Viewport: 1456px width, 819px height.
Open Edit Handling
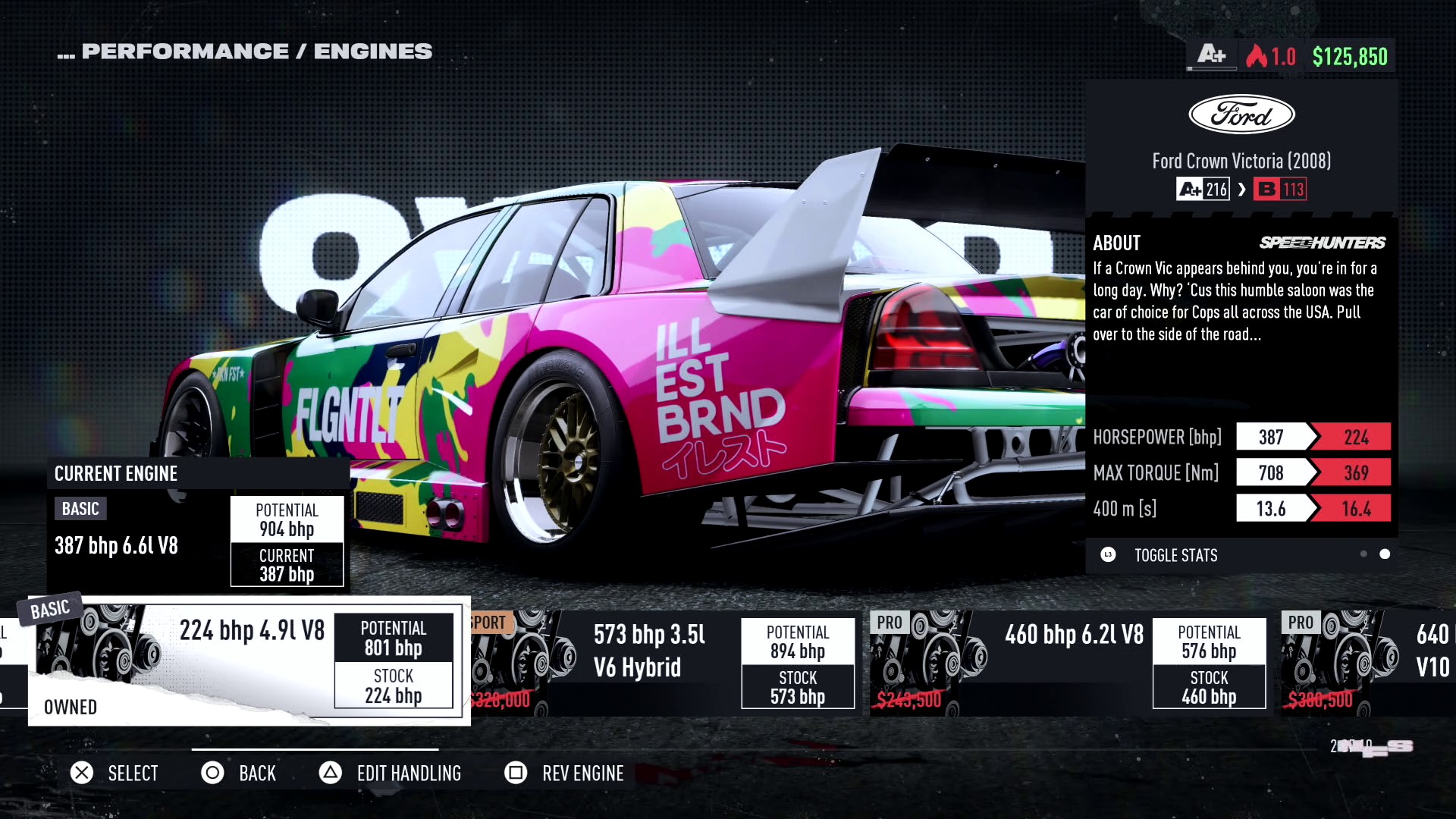point(391,773)
